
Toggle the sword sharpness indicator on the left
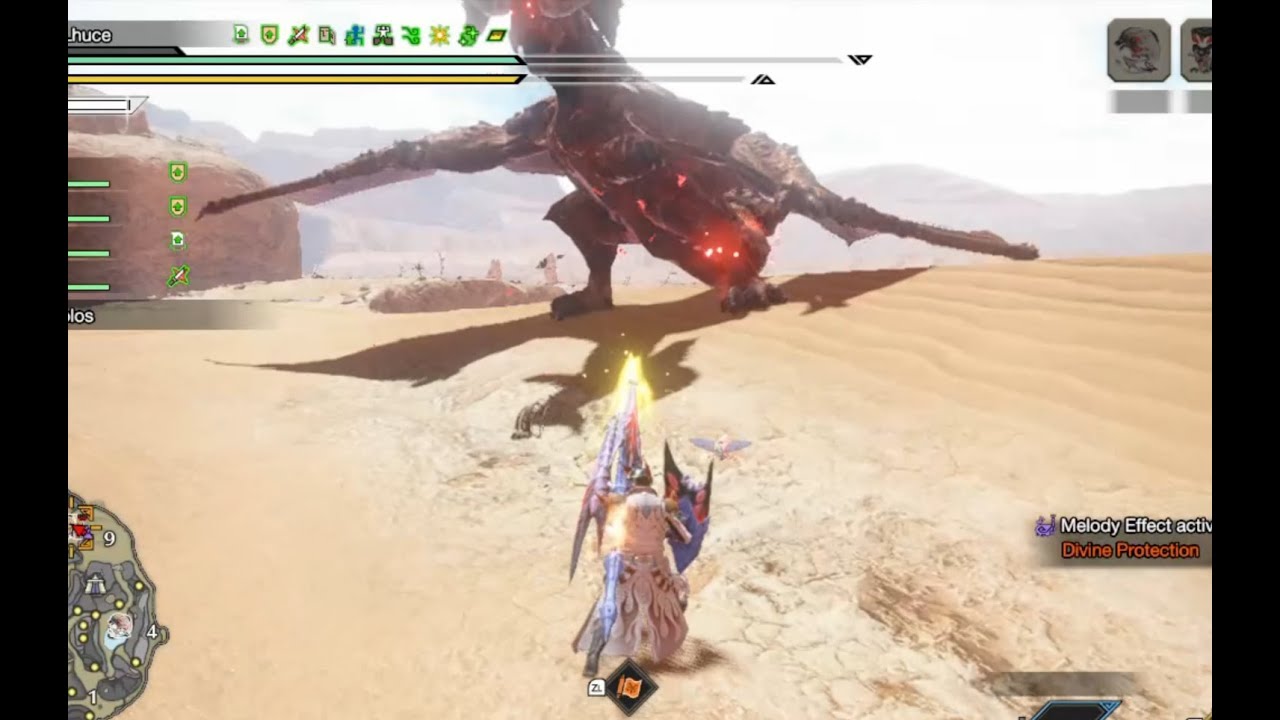click(177, 275)
